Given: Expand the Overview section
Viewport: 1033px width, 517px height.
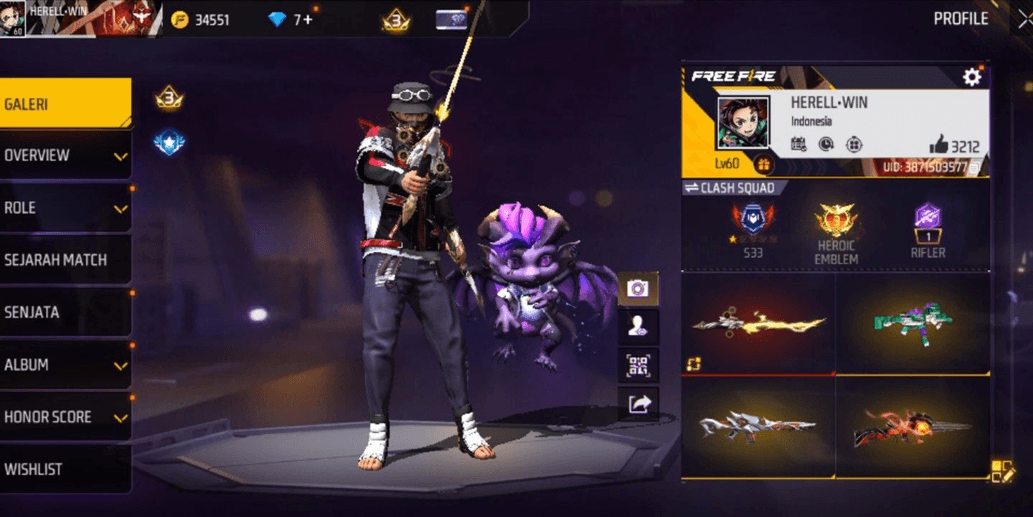Looking at the screenshot, I should [x=65, y=156].
